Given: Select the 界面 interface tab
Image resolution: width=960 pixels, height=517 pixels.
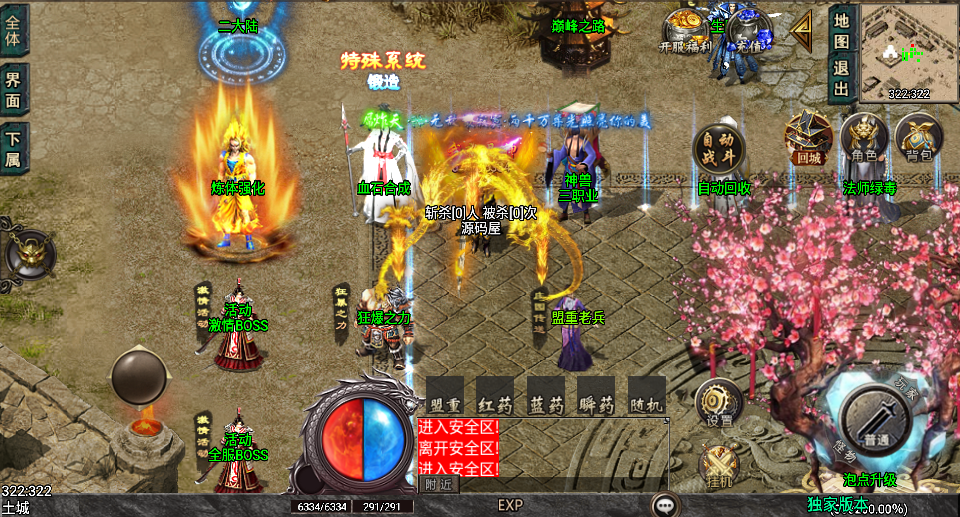Looking at the screenshot, I should click(x=13, y=89).
